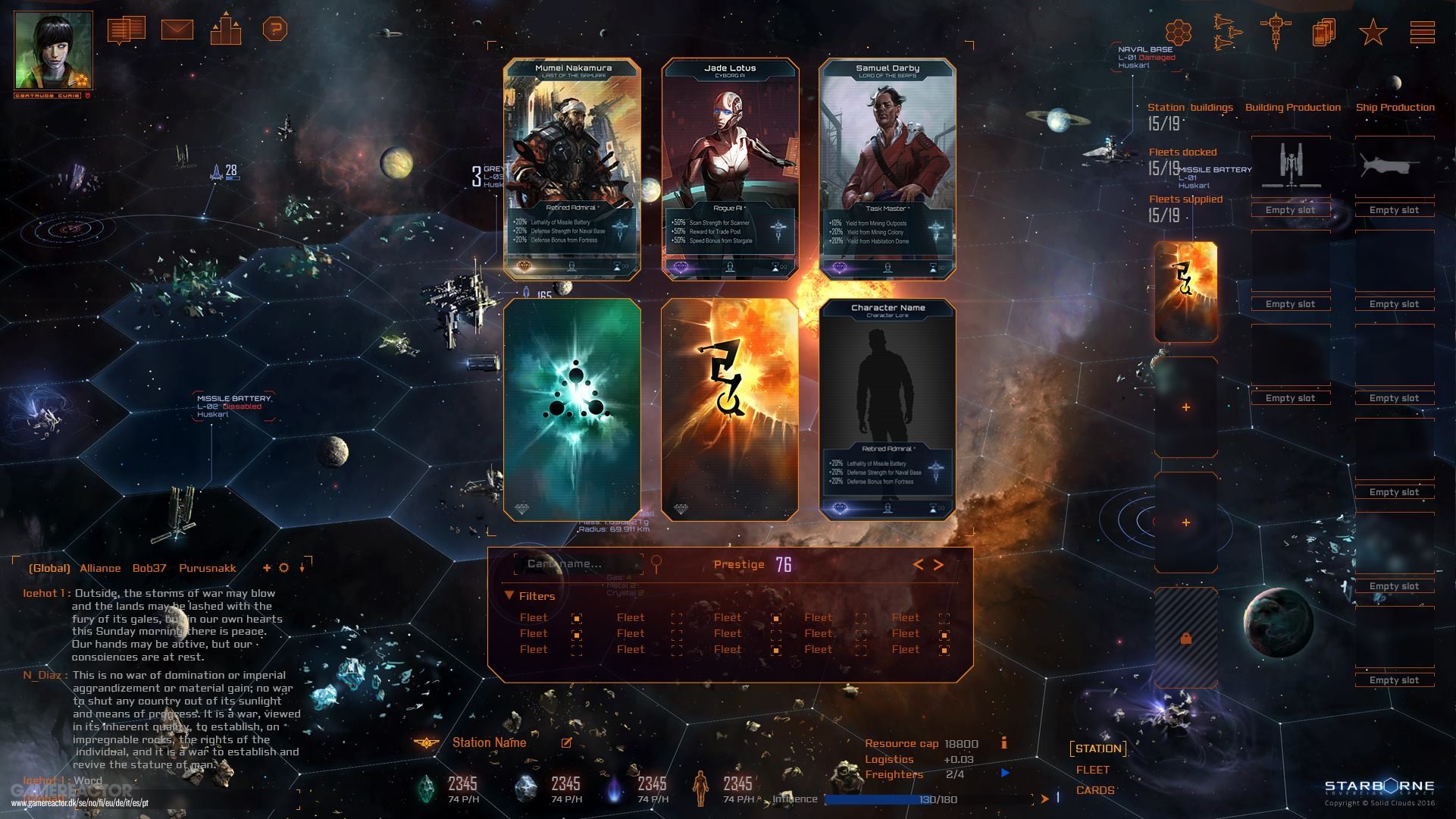This screenshot has width=1456, height=819.
Task: Open the fleets icon in the top right toolbar
Action: point(1226,32)
